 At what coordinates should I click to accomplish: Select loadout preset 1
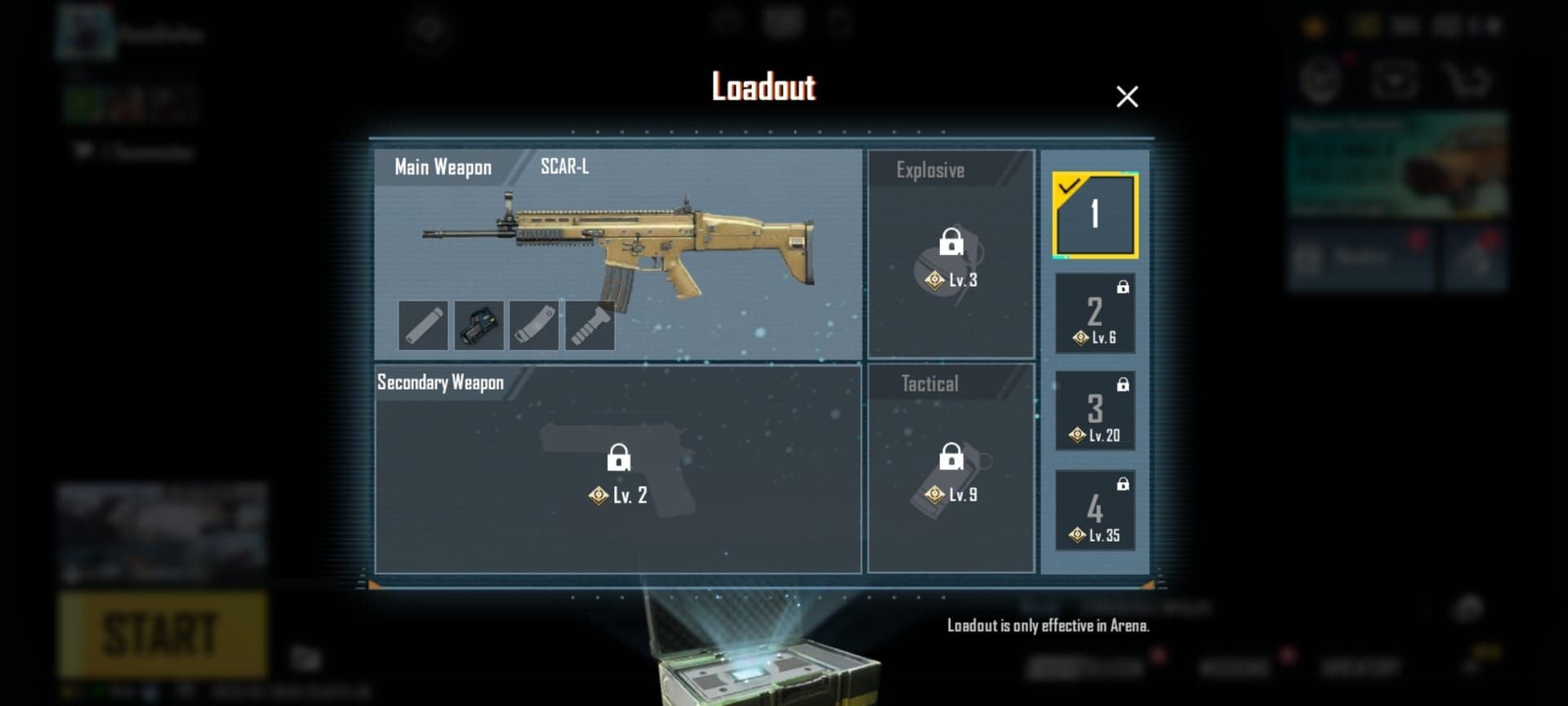pos(1096,215)
